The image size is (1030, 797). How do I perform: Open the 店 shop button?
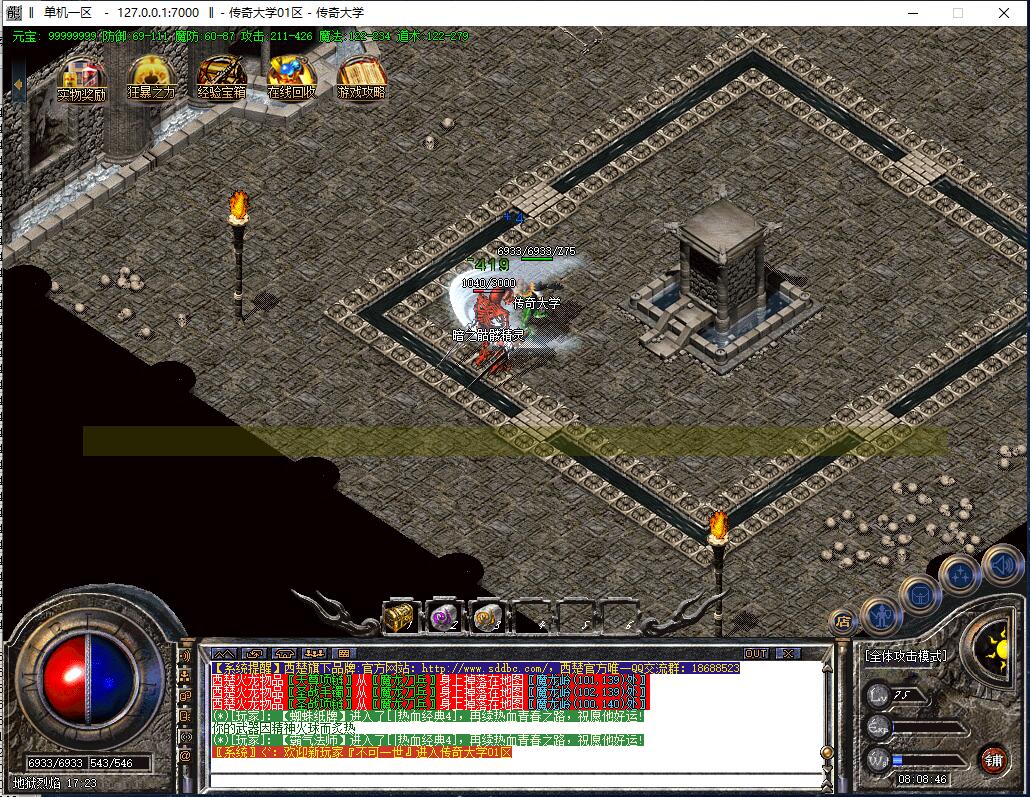click(x=842, y=620)
